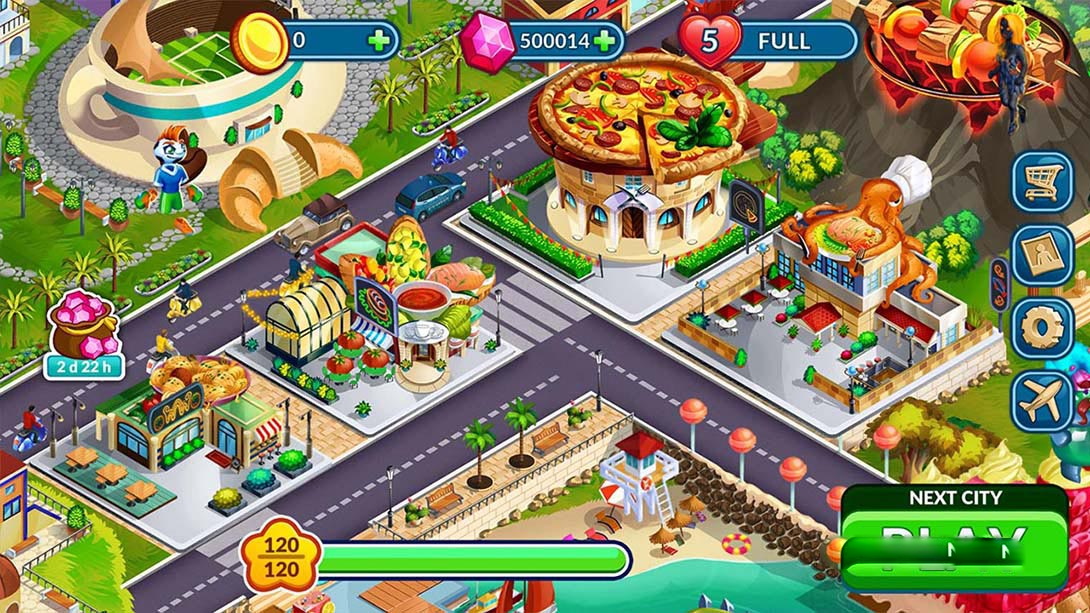Tap the red heart lives indicator
The width and height of the screenshot is (1090, 613).
pyautogui.click(x=710, y=42)
